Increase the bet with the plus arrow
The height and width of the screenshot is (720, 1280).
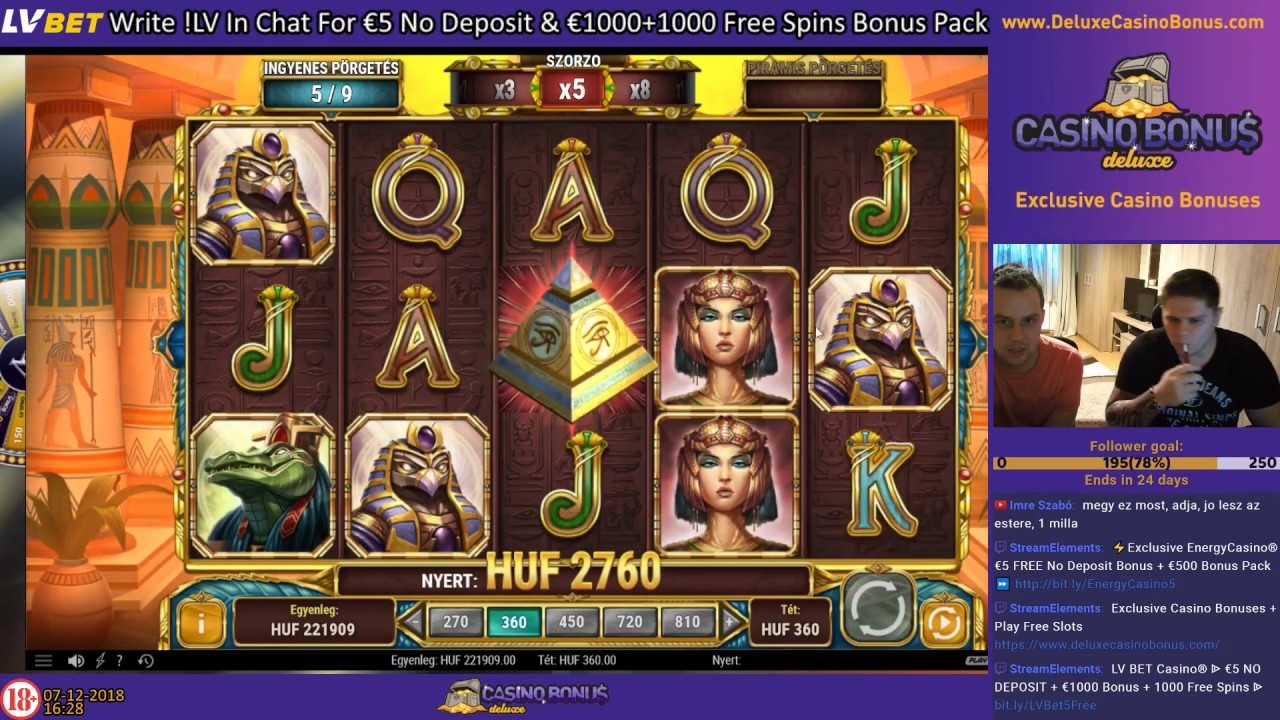(x=730, y=622)
